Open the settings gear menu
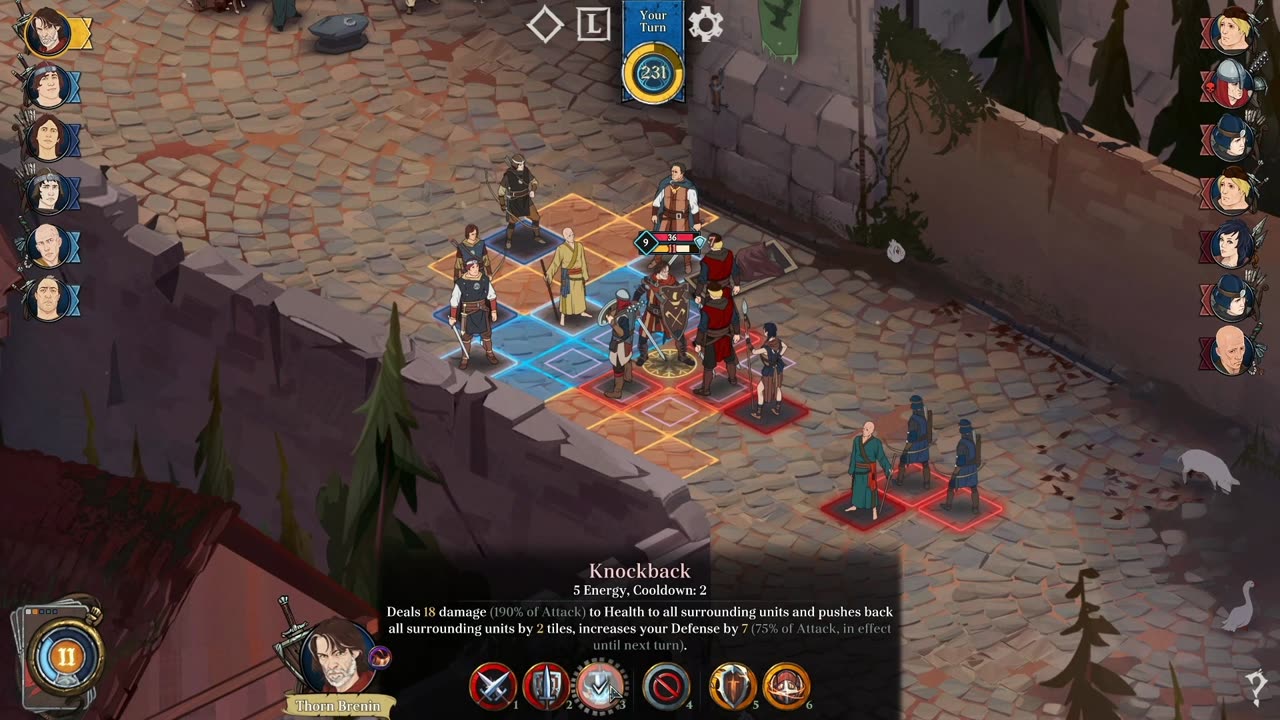The height and width of the screenshot is (720, 1280). click(x=705, y=25)
